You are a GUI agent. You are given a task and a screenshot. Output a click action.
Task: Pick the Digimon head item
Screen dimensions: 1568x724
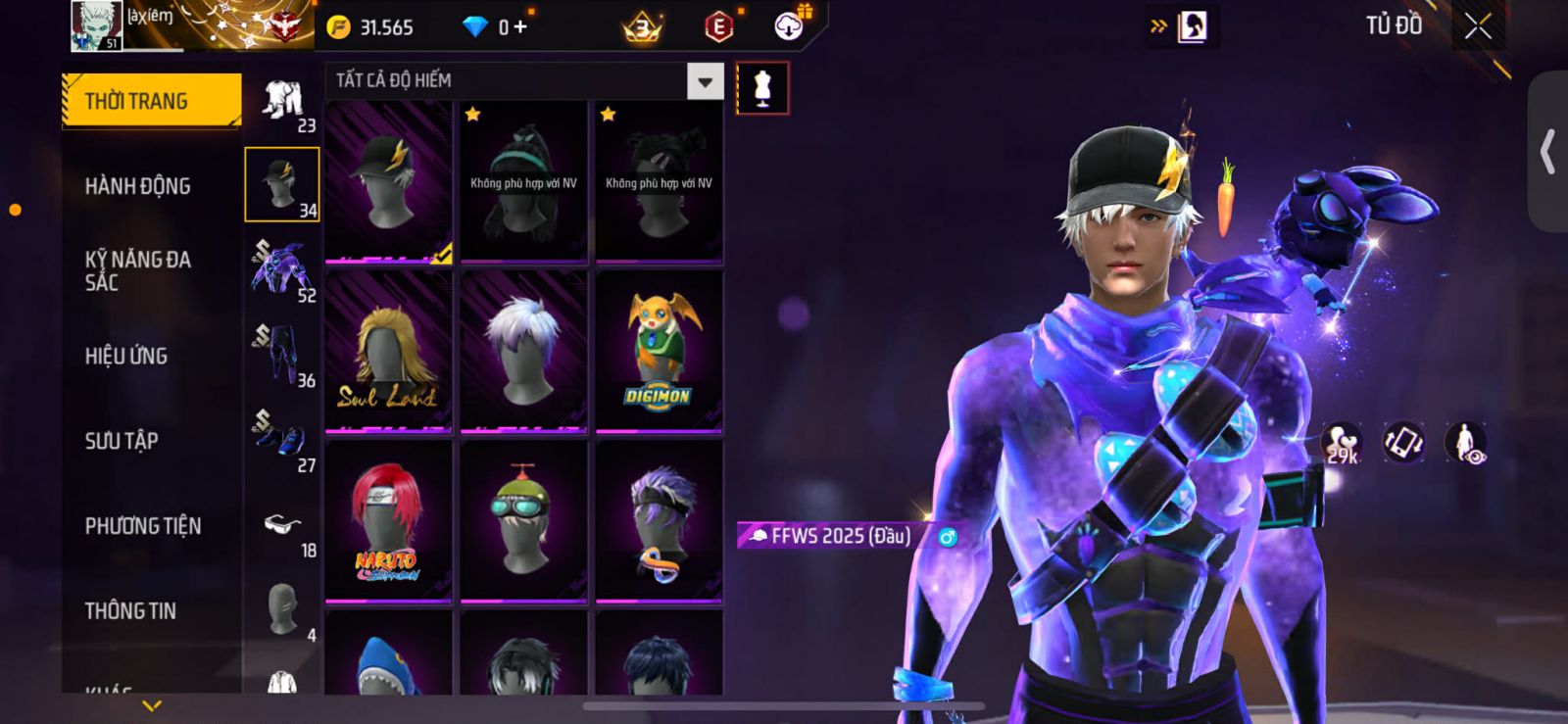(660, 353)
